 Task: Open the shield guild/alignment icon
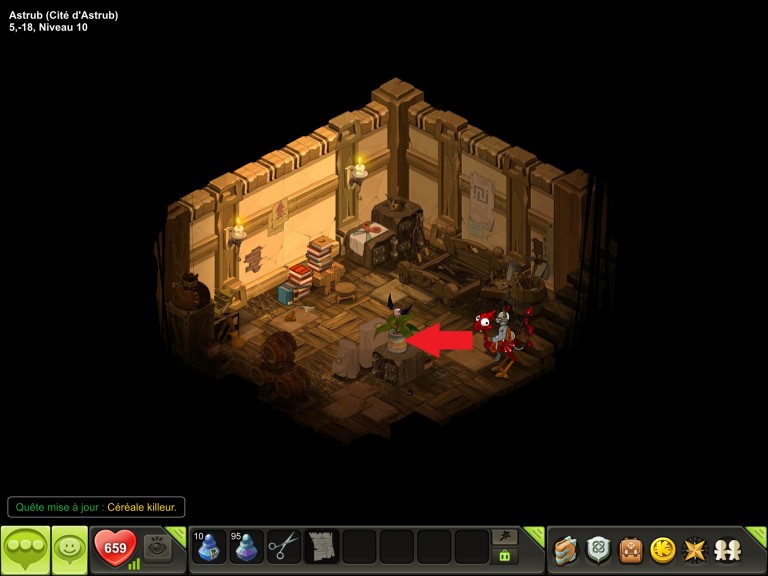point(598,549)
